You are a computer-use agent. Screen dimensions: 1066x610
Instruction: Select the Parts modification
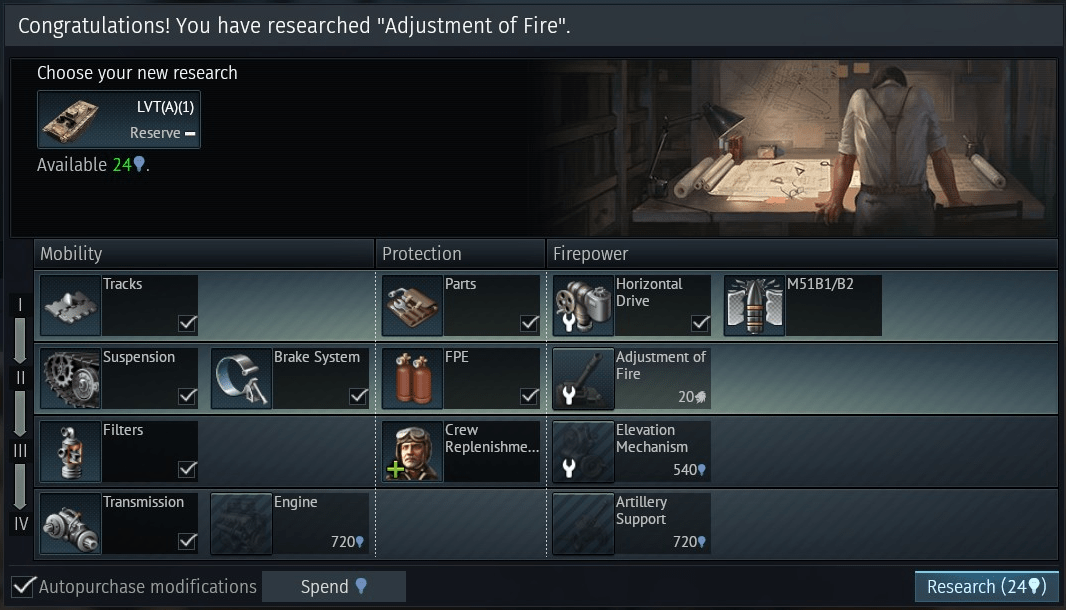click(x=461, y=305)
